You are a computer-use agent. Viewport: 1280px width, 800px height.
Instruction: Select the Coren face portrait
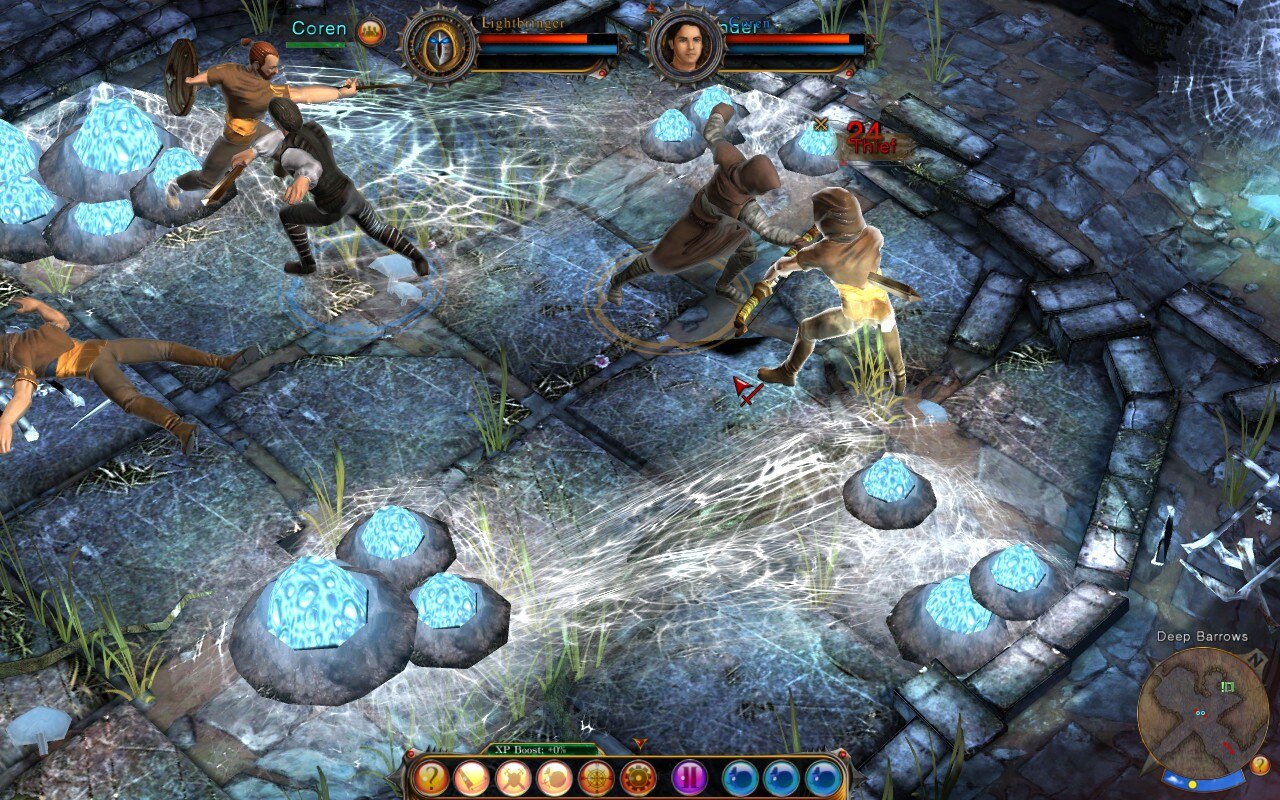point(686,46)
